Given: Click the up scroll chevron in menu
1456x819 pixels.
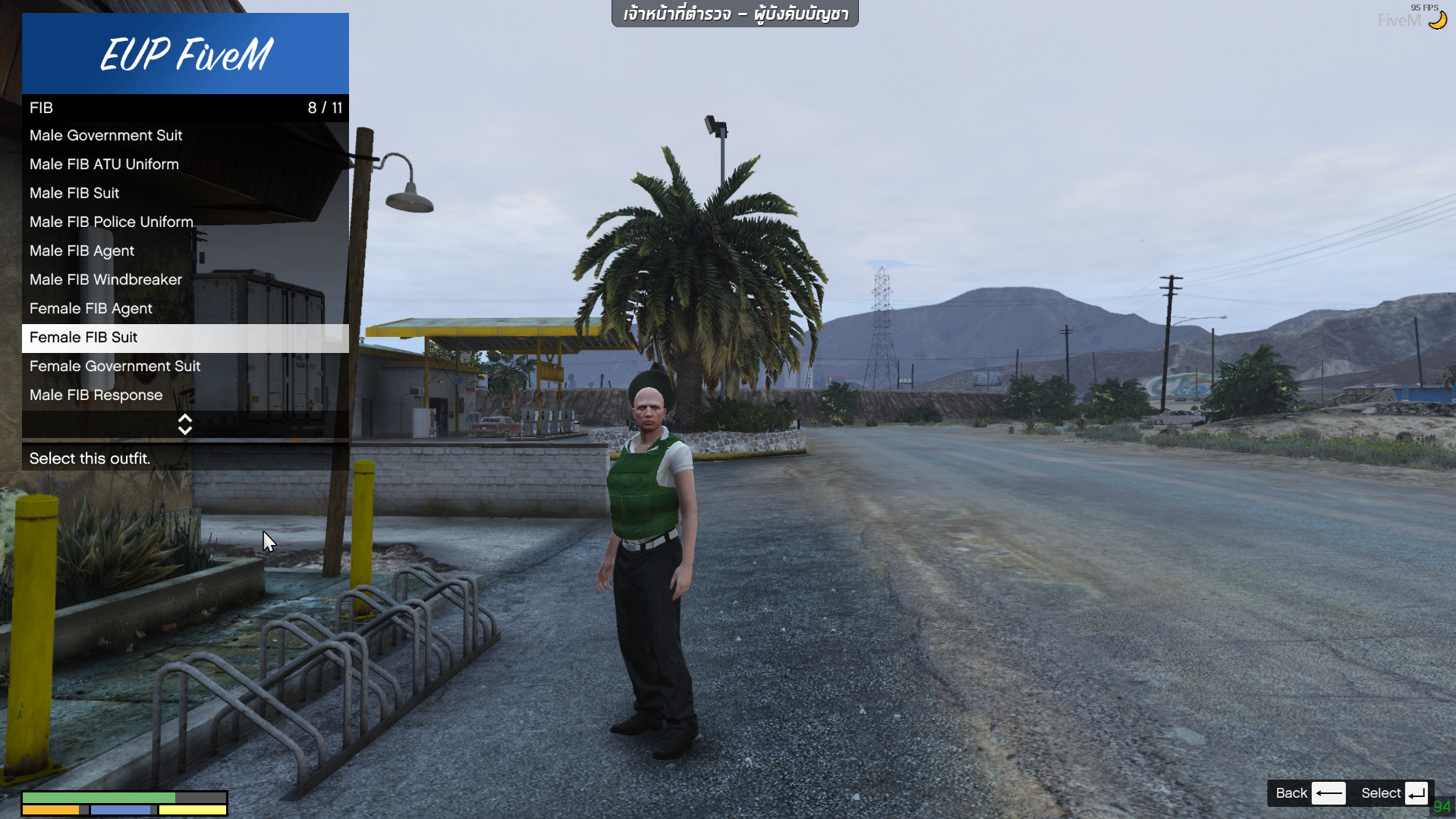Looking at the screenshot, I should tap(185, 418).
